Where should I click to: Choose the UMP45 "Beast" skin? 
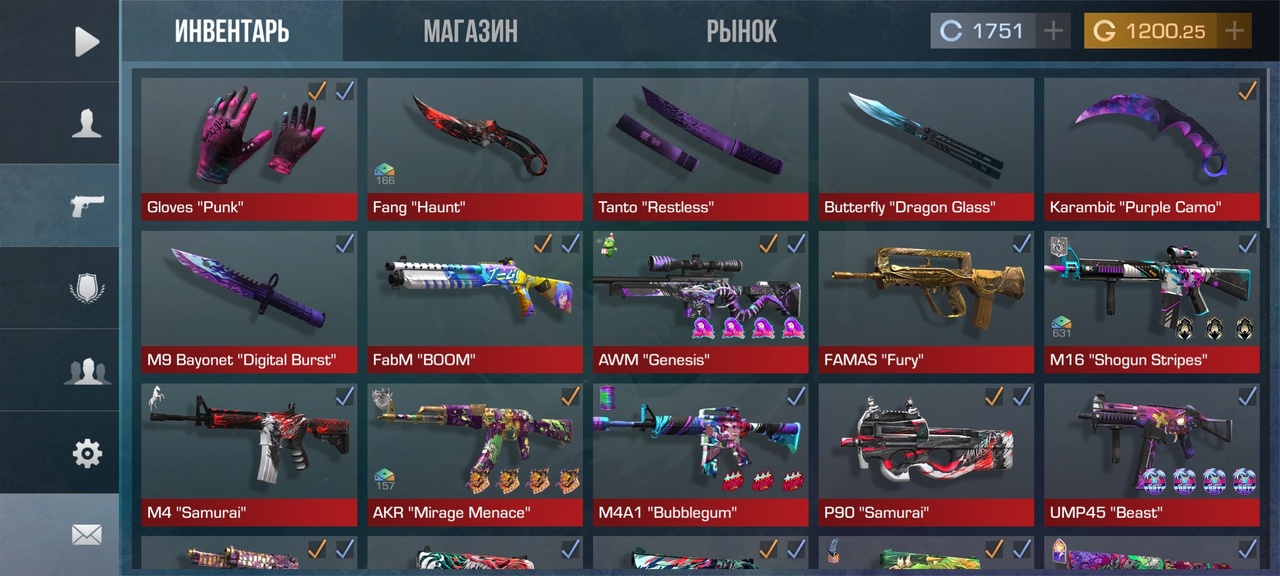(1152, 454)
